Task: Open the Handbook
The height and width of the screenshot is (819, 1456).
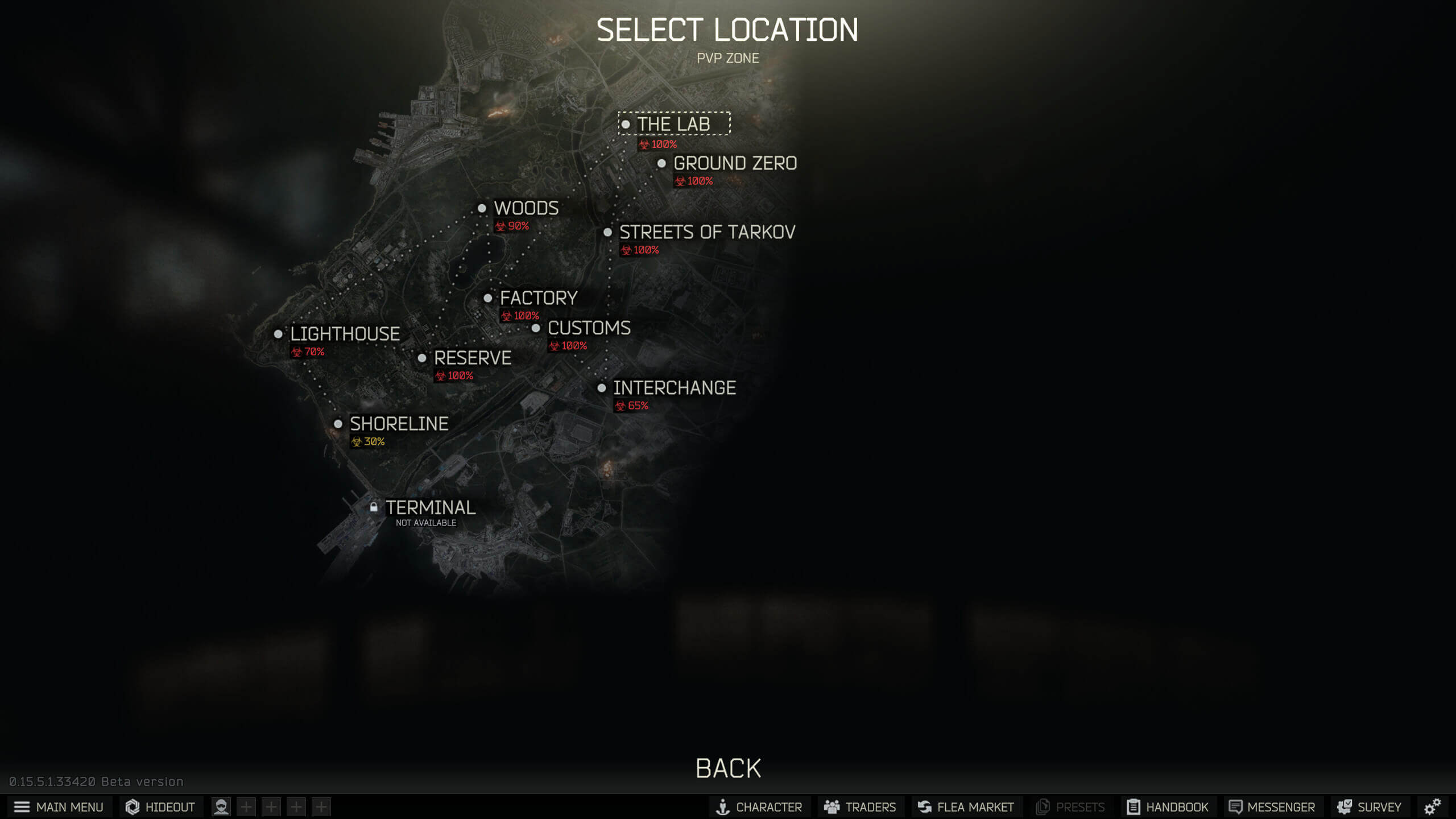Action: click(1167, 807)
